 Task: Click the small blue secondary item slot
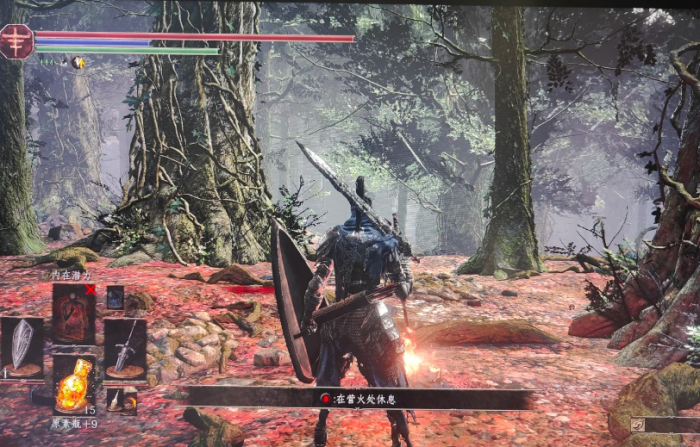[x=115, y=296]
